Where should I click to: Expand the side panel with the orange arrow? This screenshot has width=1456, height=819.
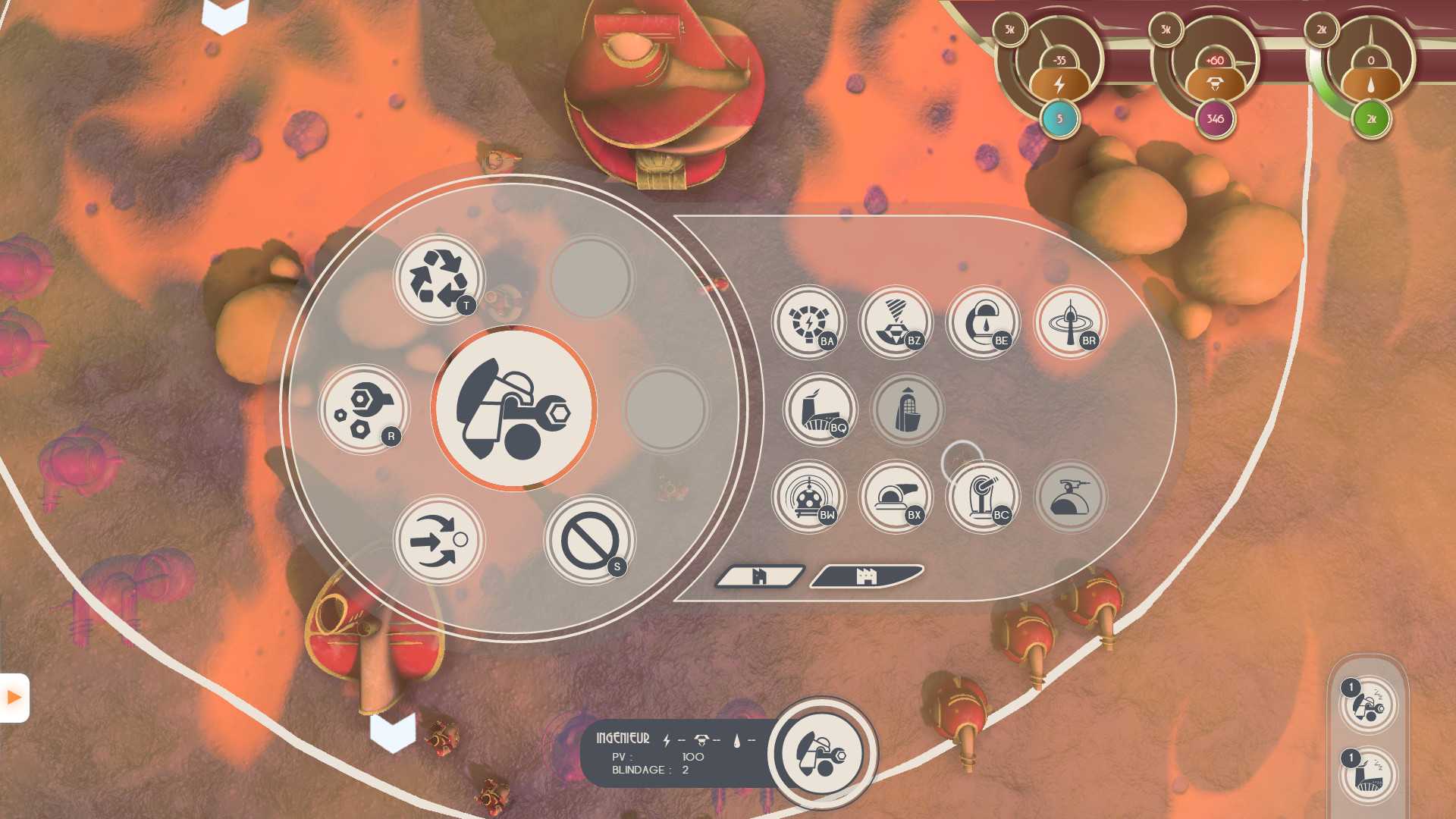coord(14,698)
